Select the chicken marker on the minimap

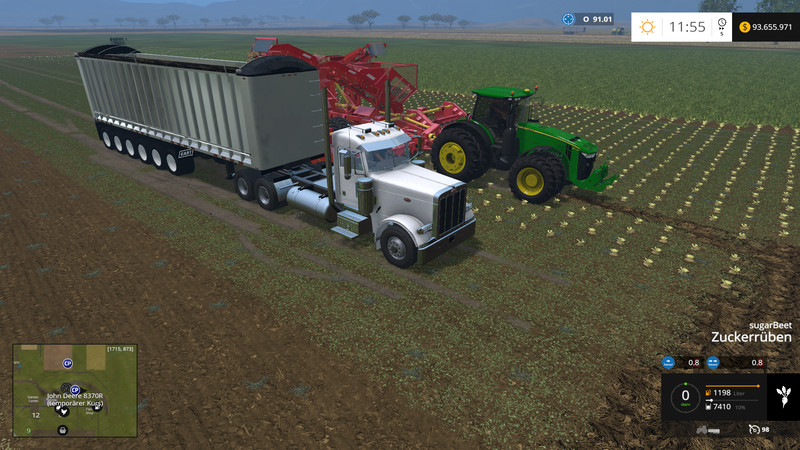pos(63,411)
